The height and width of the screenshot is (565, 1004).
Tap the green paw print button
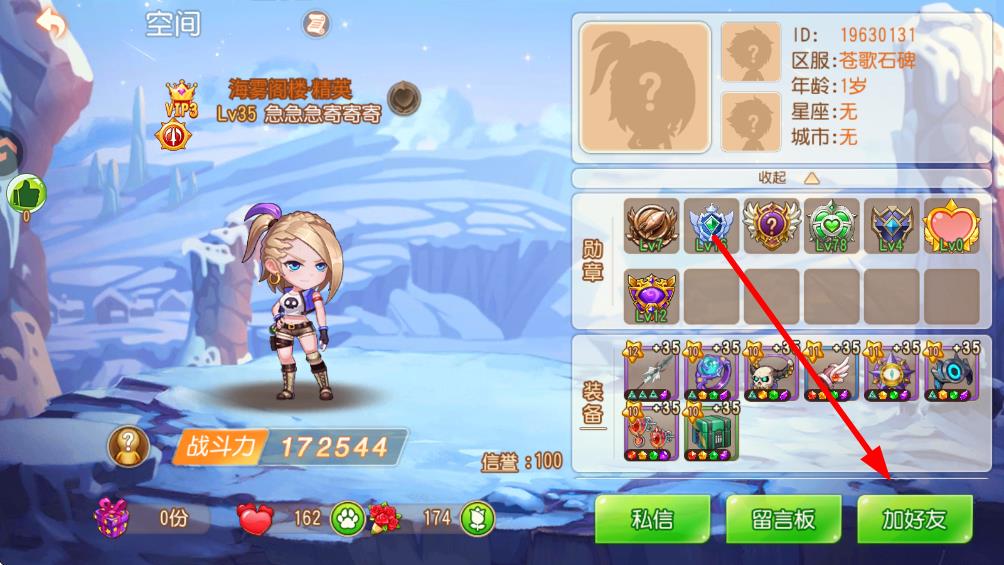[x=345, y=517]
